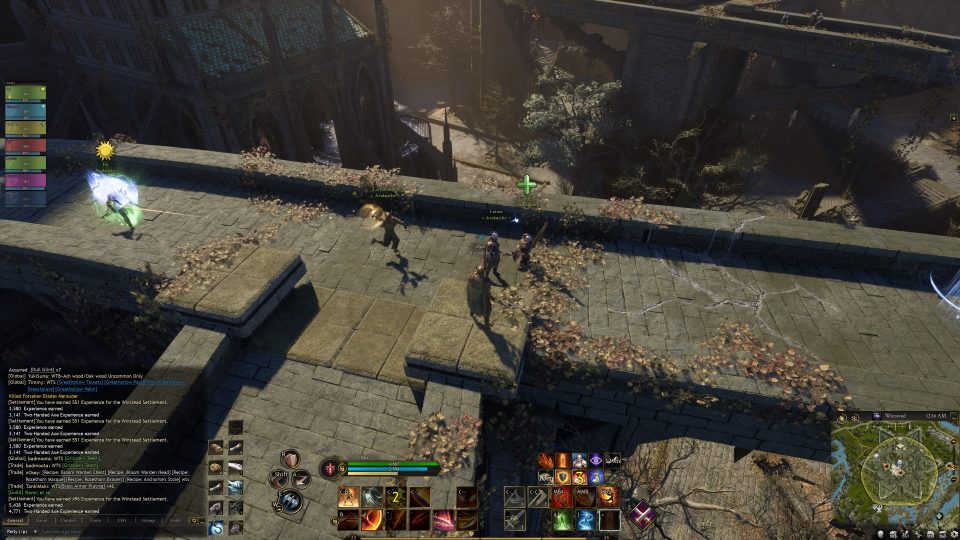Switch to the General chat tab
This screenshot has width=960, height=540.
15,520
